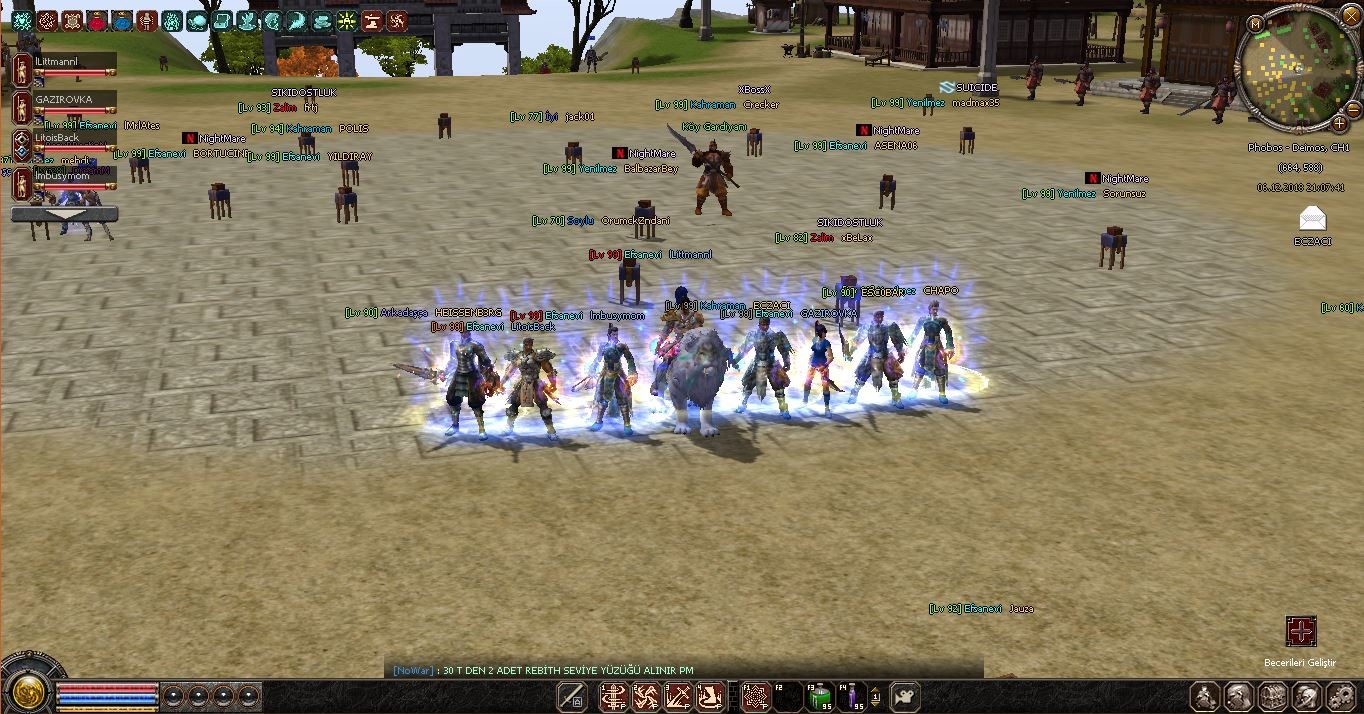The image size is (1364, 714).
Task: Open Becerileri Geliştir skill upgrade button
Action: 1300,631
